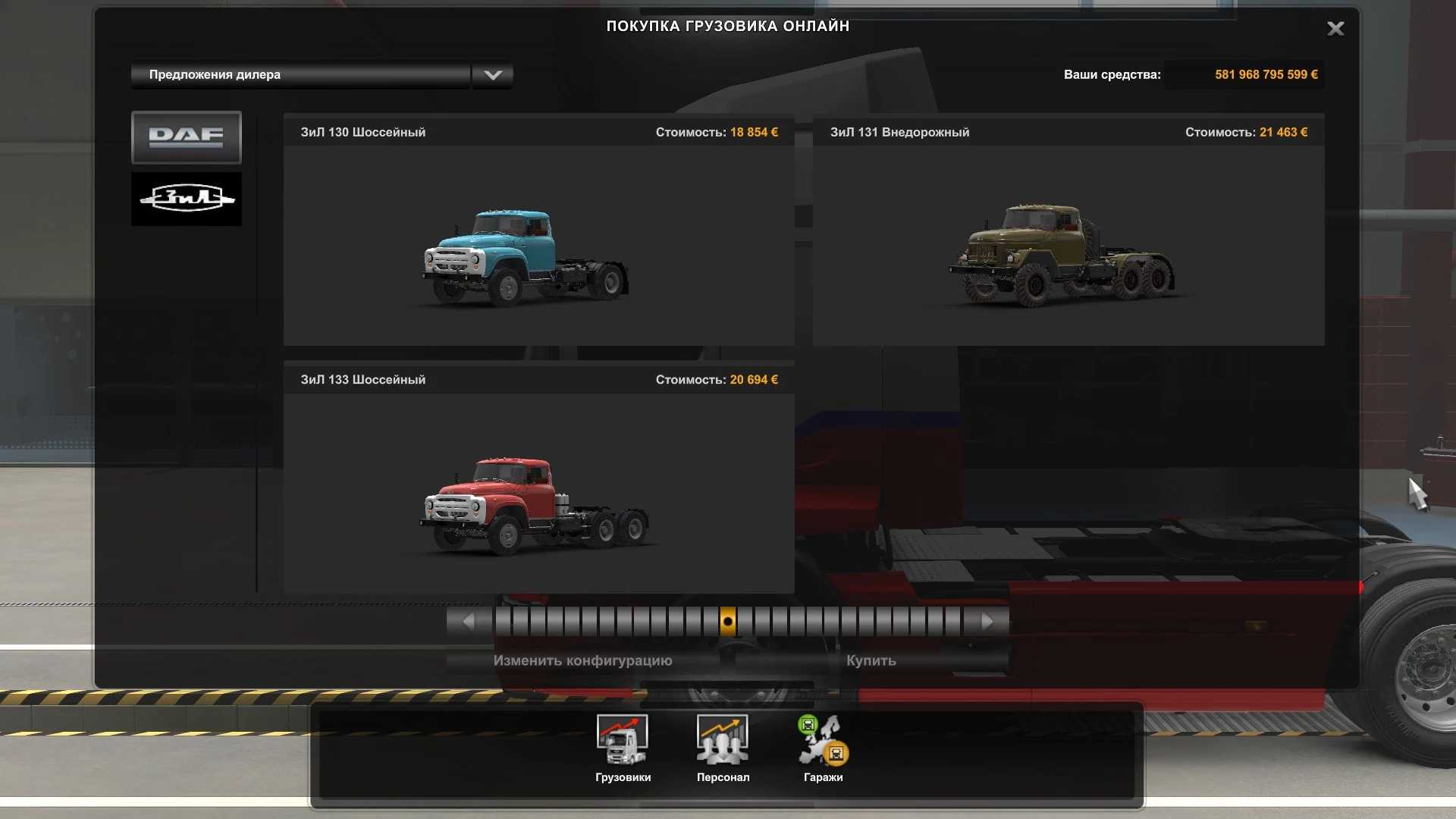Buy the truck with Купить button
Screen dimensions: 1456x819
point(871,661)
